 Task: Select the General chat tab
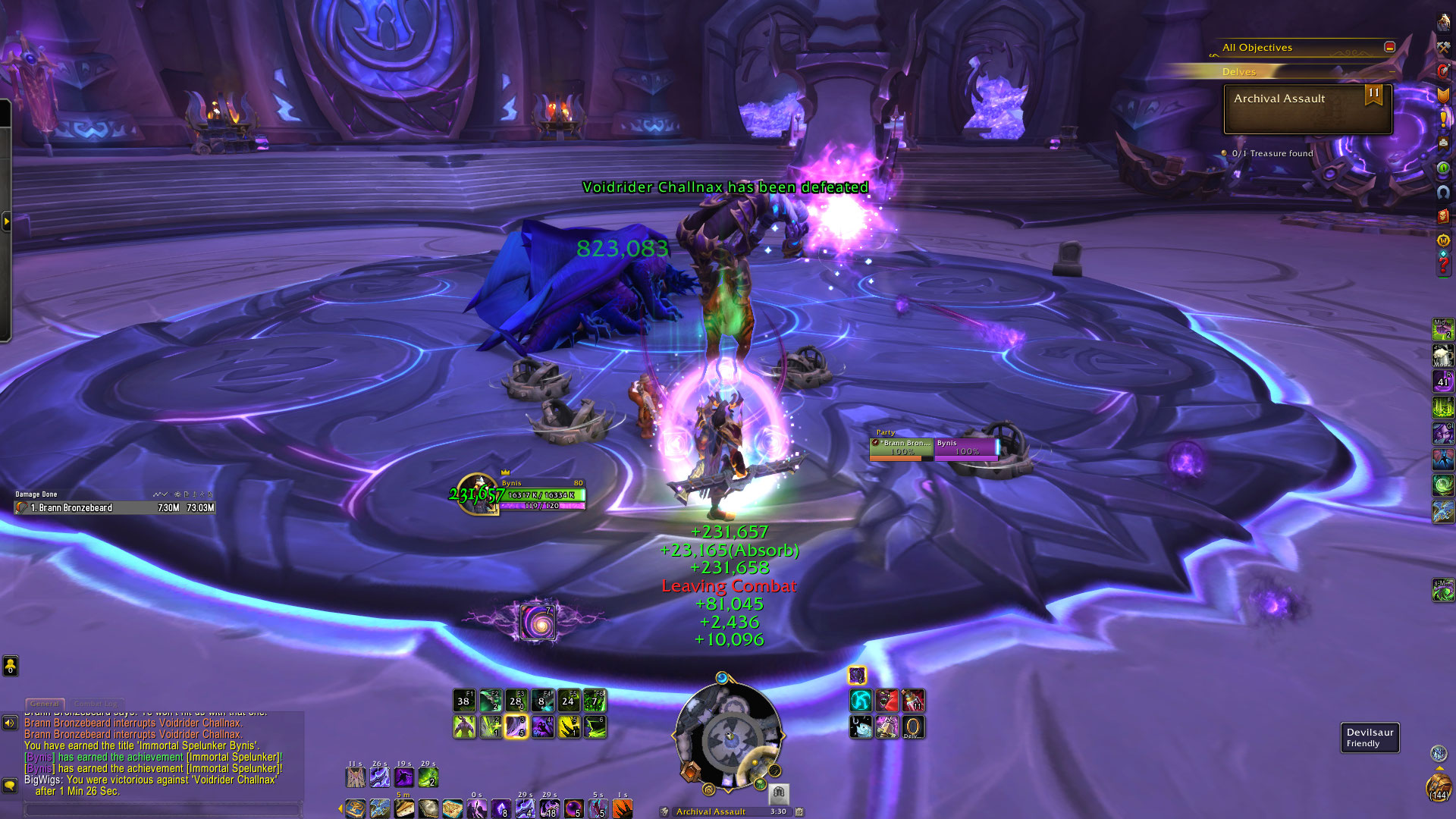[x=45, y=704]
